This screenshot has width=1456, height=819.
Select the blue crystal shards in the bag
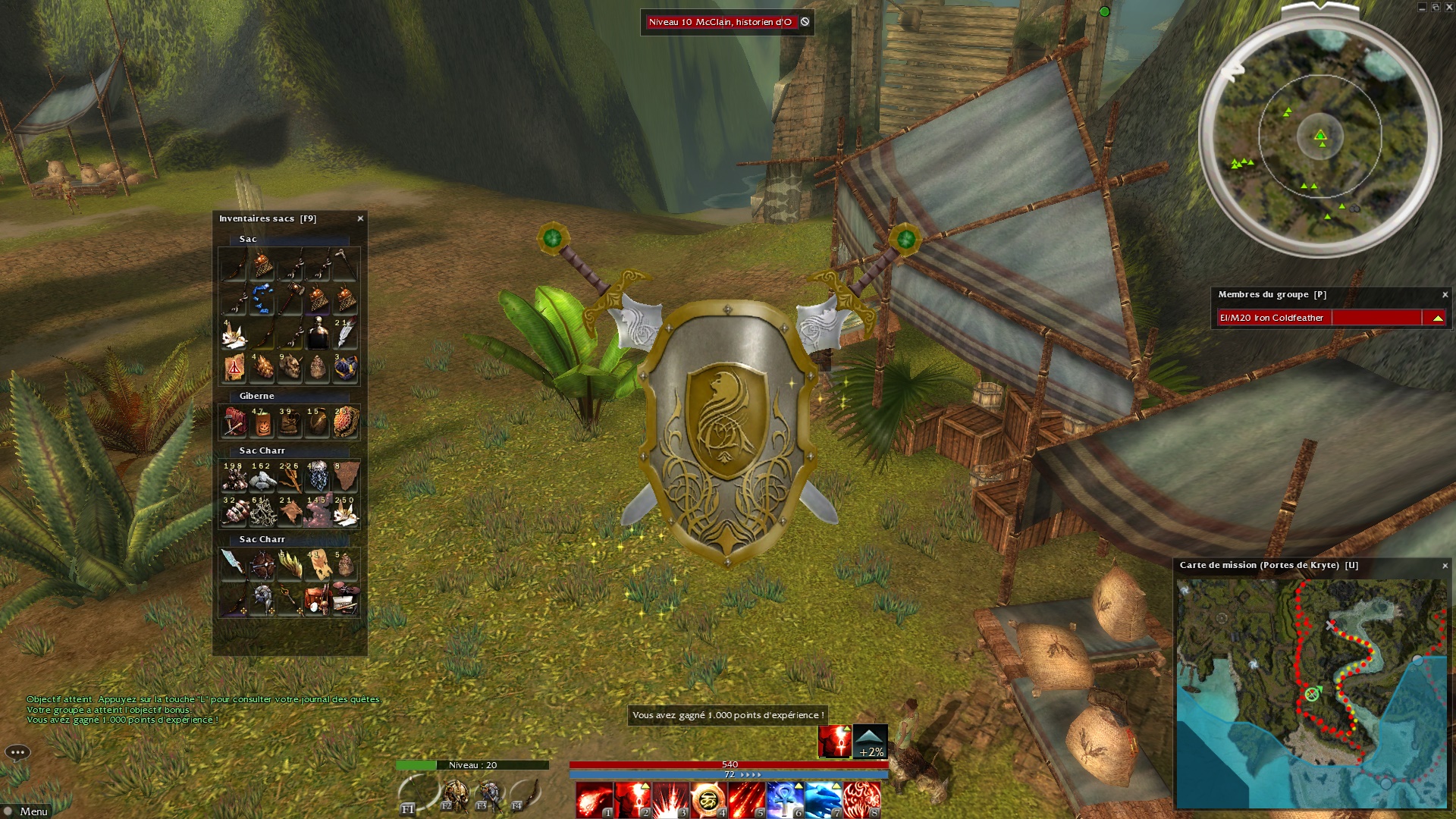click(262, 298)
